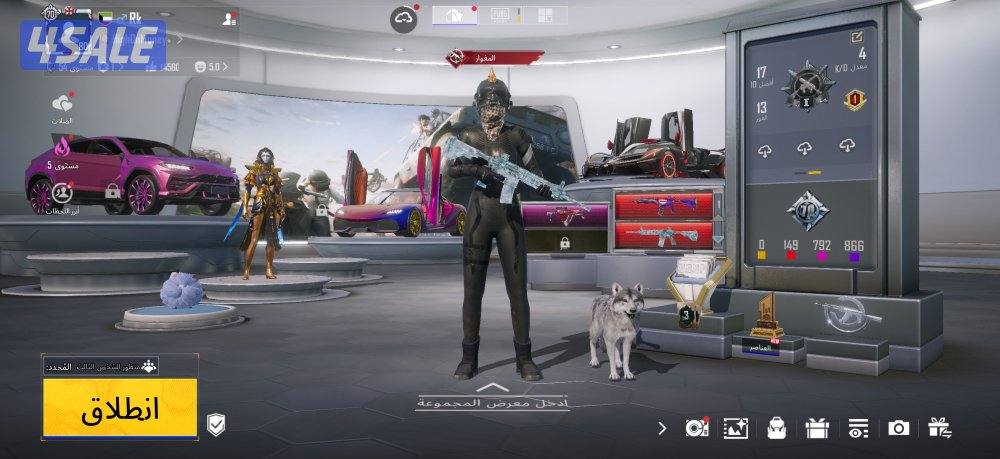
Task: Open the friends icon with red dot
Action: 230,18
